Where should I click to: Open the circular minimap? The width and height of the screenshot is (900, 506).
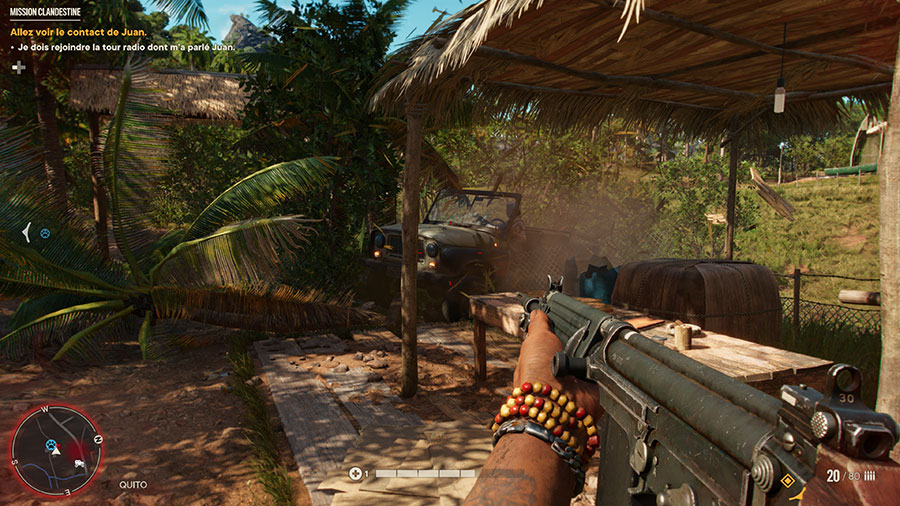55,450
